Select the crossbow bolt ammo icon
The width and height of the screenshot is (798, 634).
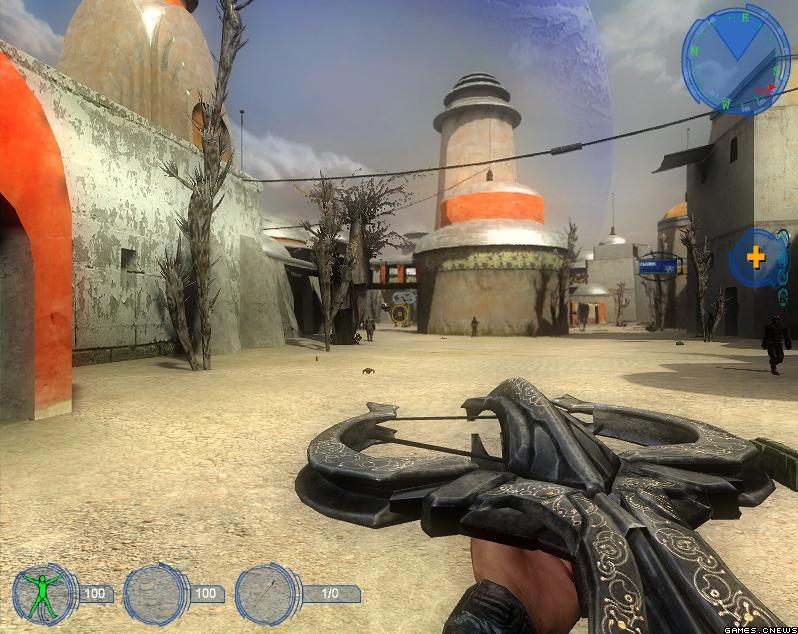[267, 594]
